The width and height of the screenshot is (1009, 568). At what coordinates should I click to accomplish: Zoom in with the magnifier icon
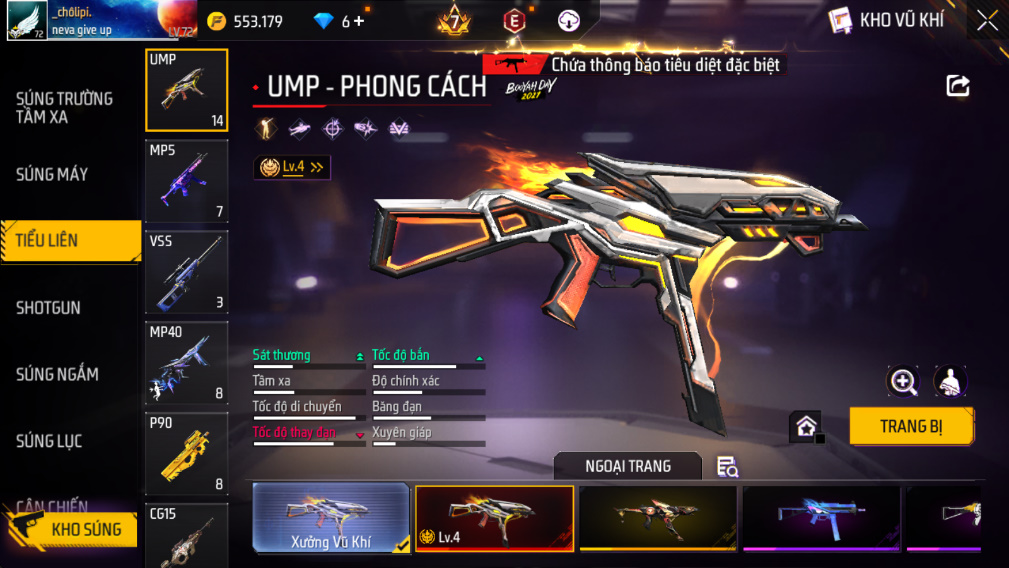903,381
